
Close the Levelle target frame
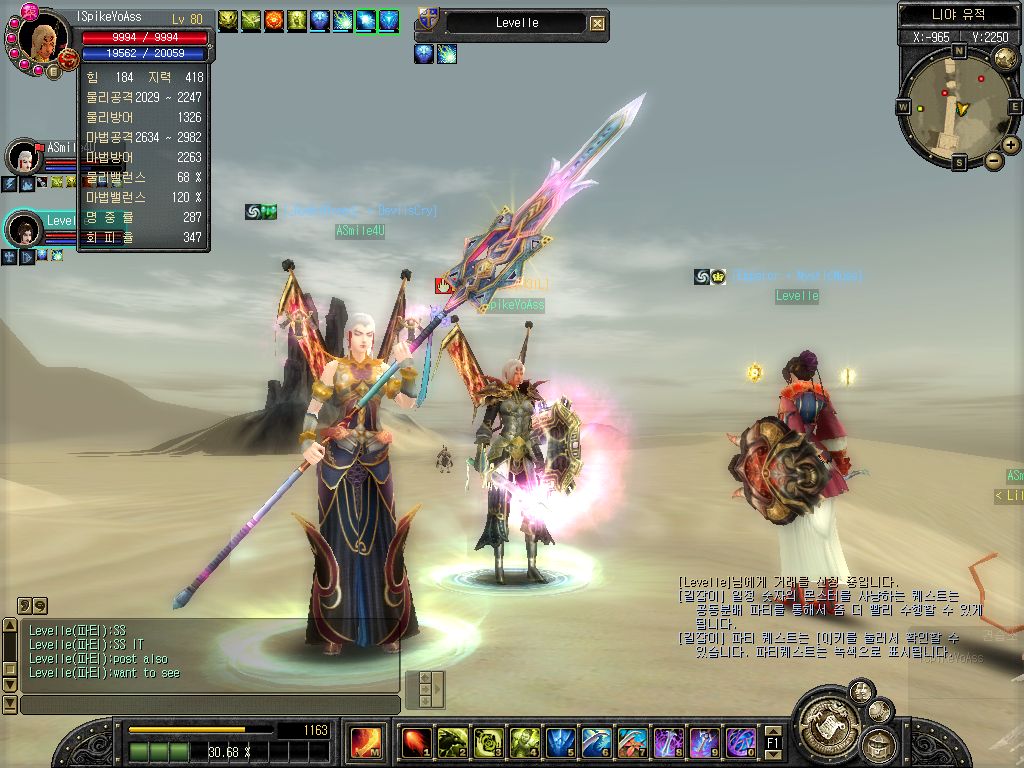597,23
